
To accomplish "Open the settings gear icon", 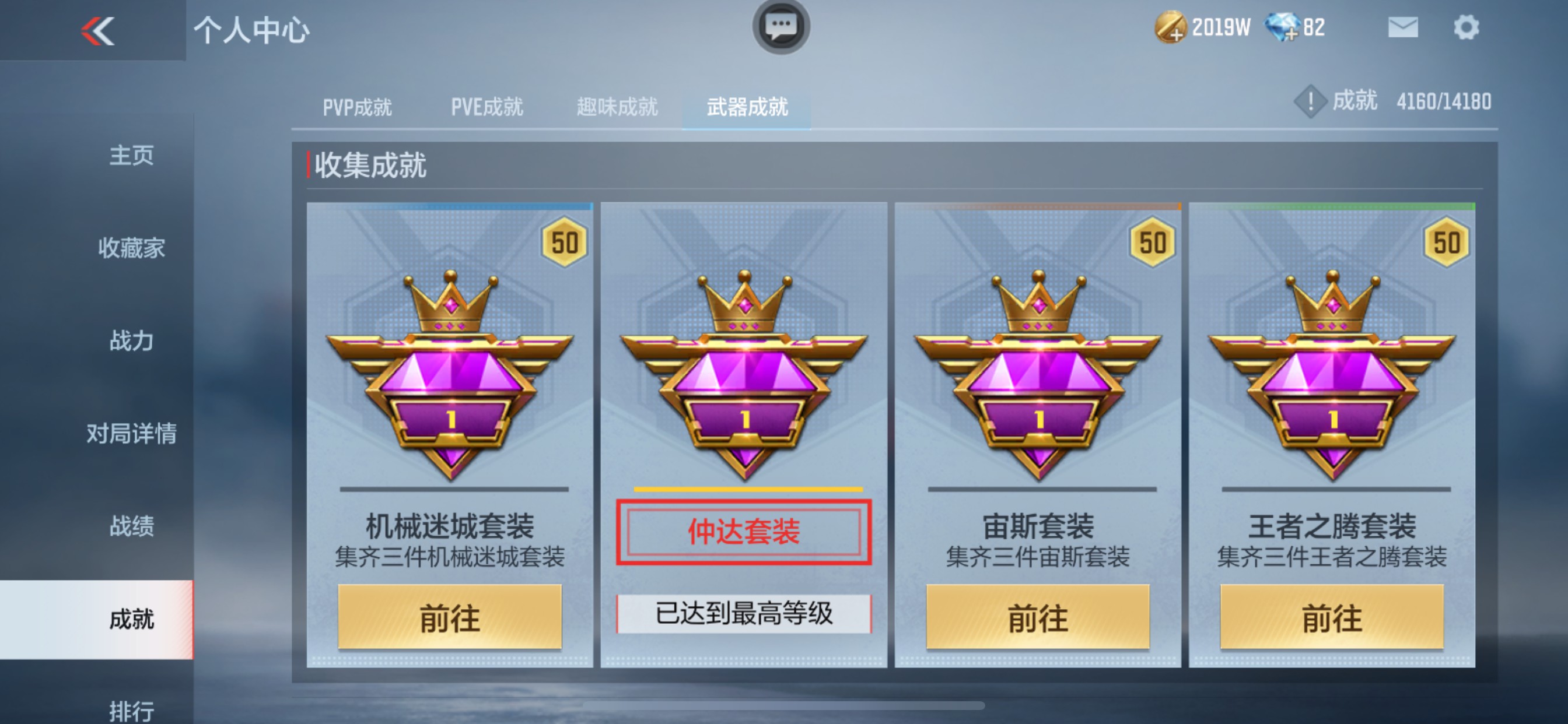I will click(x=1468, y=27).
